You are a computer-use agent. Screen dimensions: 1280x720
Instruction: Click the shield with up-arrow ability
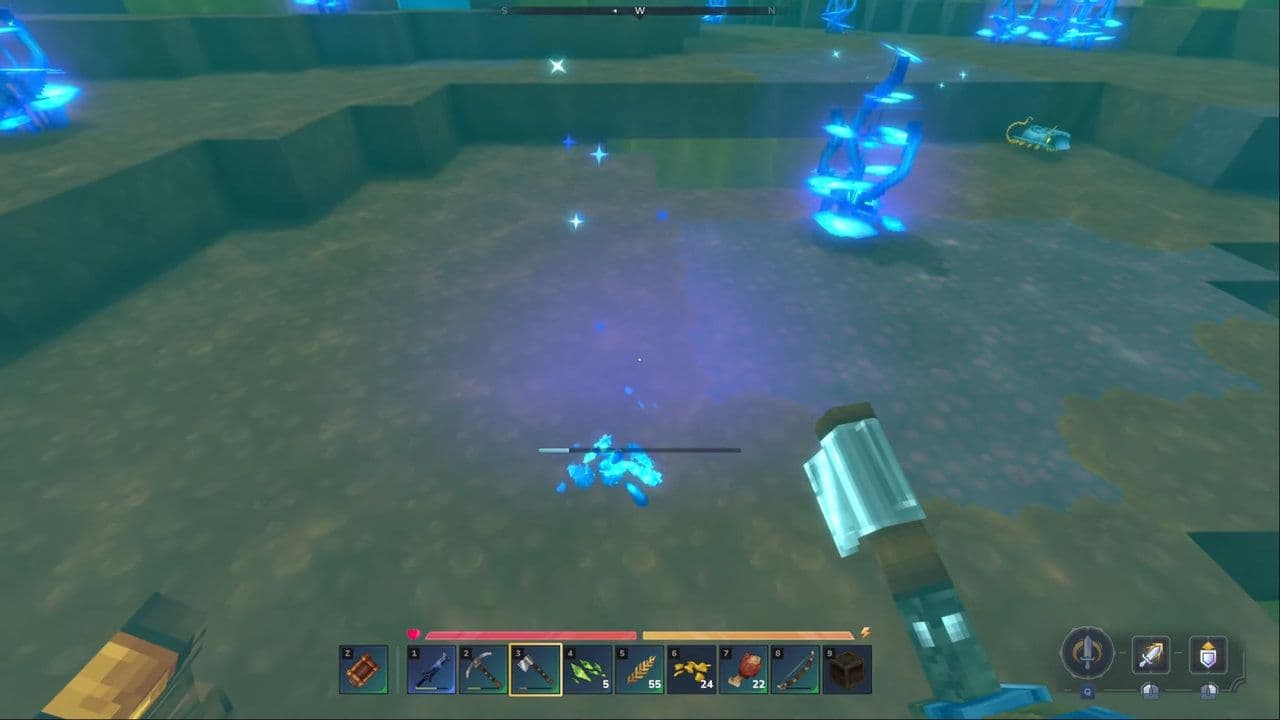point(1208,656)
